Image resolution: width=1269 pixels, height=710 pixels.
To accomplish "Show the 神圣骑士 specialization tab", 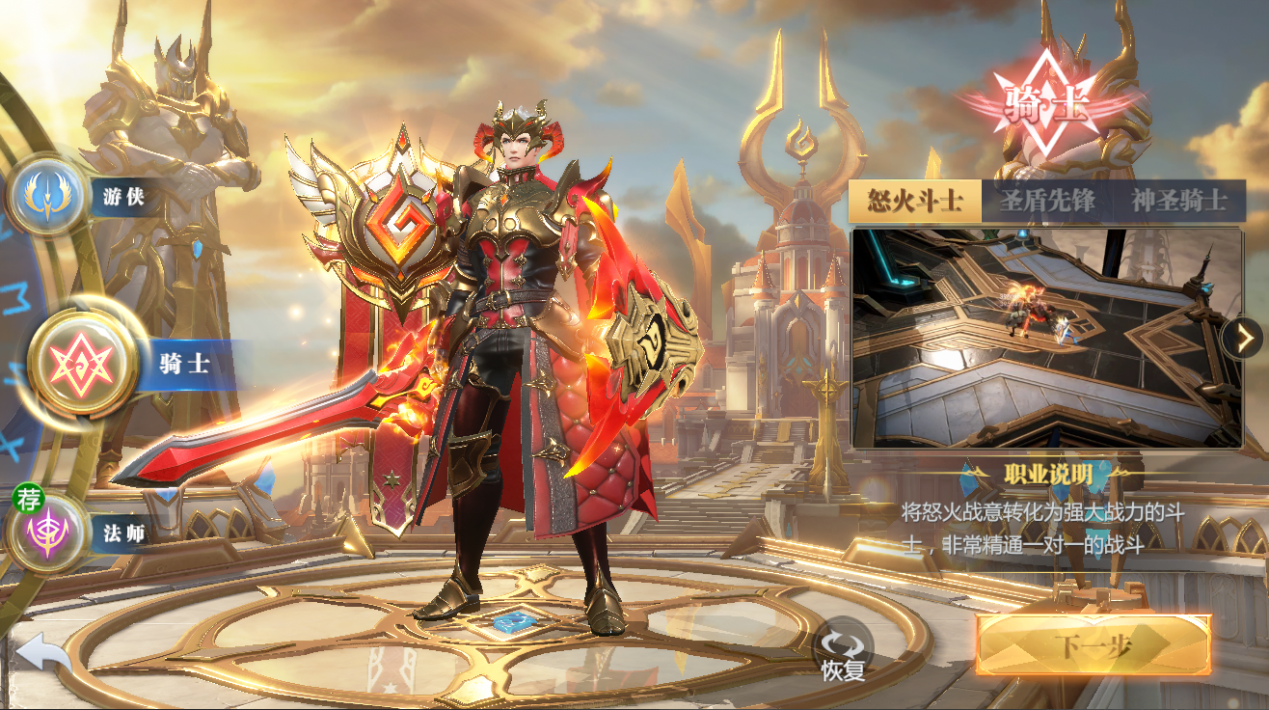I will point(1179,202).
